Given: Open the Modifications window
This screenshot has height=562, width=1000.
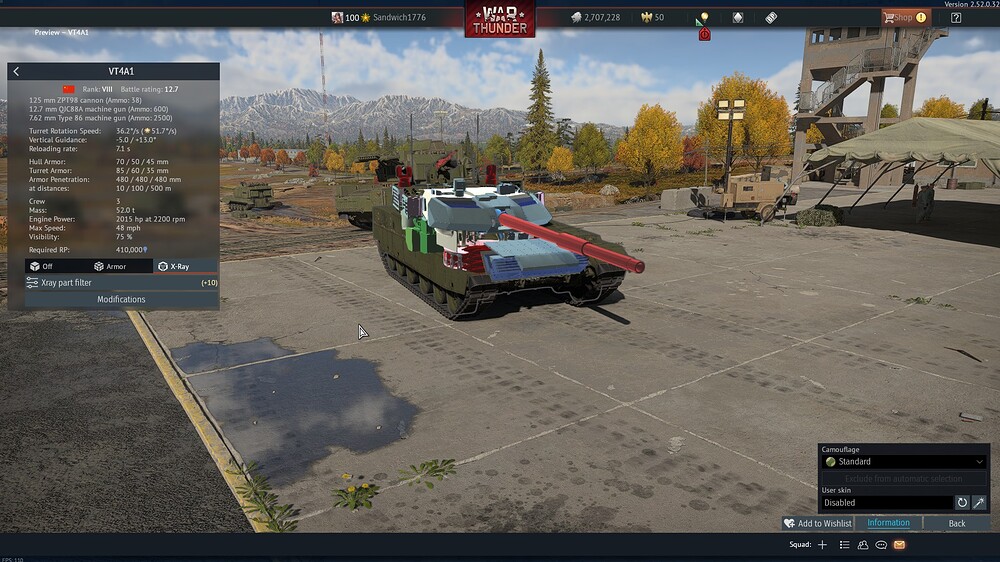Looking at the screenshot, I should coord(121,299).
